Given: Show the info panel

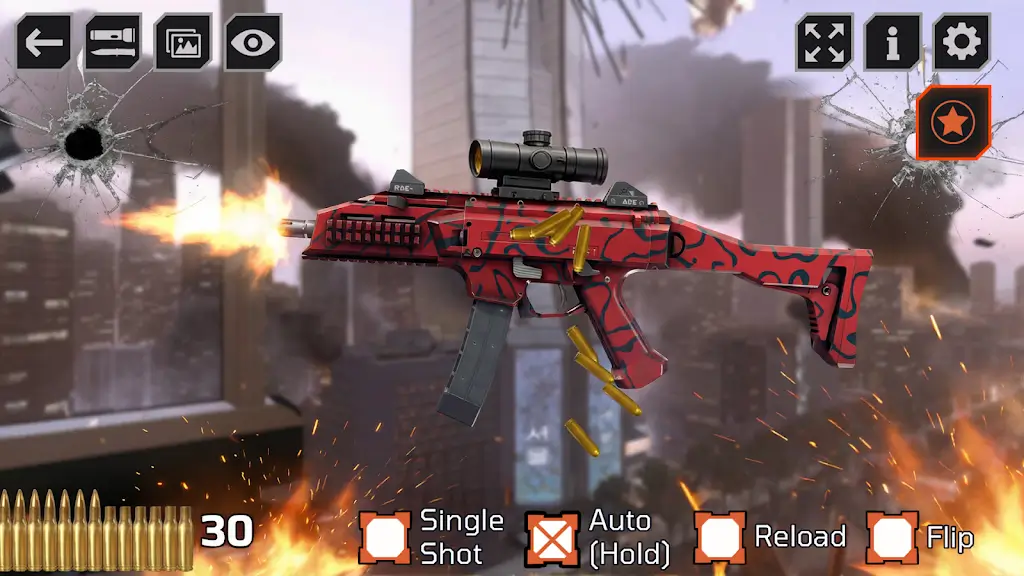Looking at the screenshot, I should tap(893, 42).
